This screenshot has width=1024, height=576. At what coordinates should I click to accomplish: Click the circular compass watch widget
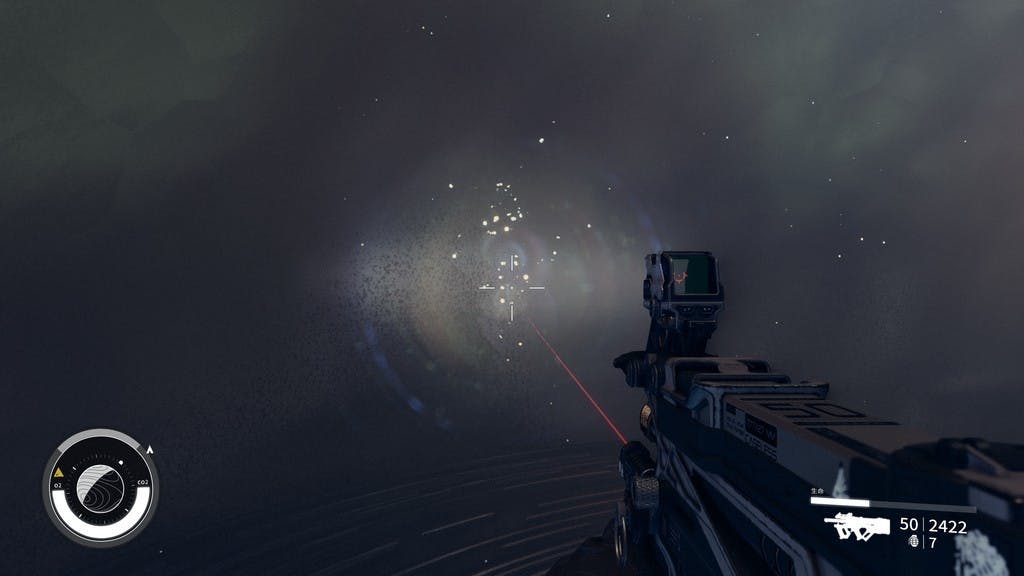pos(100,488)
